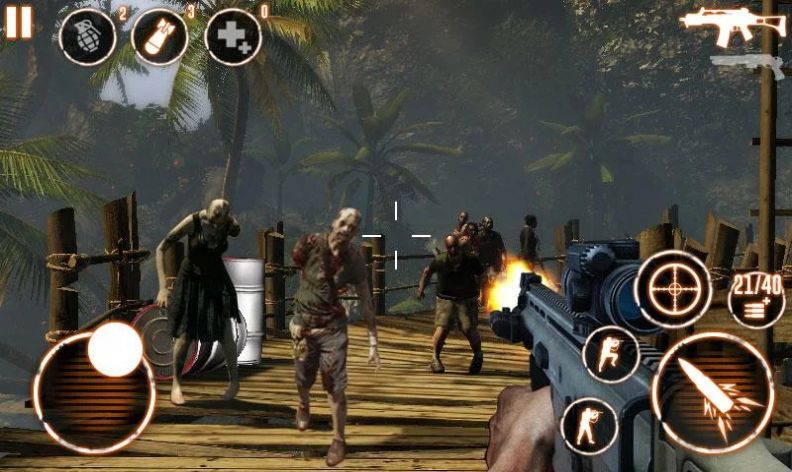Pause the game
Image resolution: width=792 pixels, height=472 pixels.
[18, 22]
